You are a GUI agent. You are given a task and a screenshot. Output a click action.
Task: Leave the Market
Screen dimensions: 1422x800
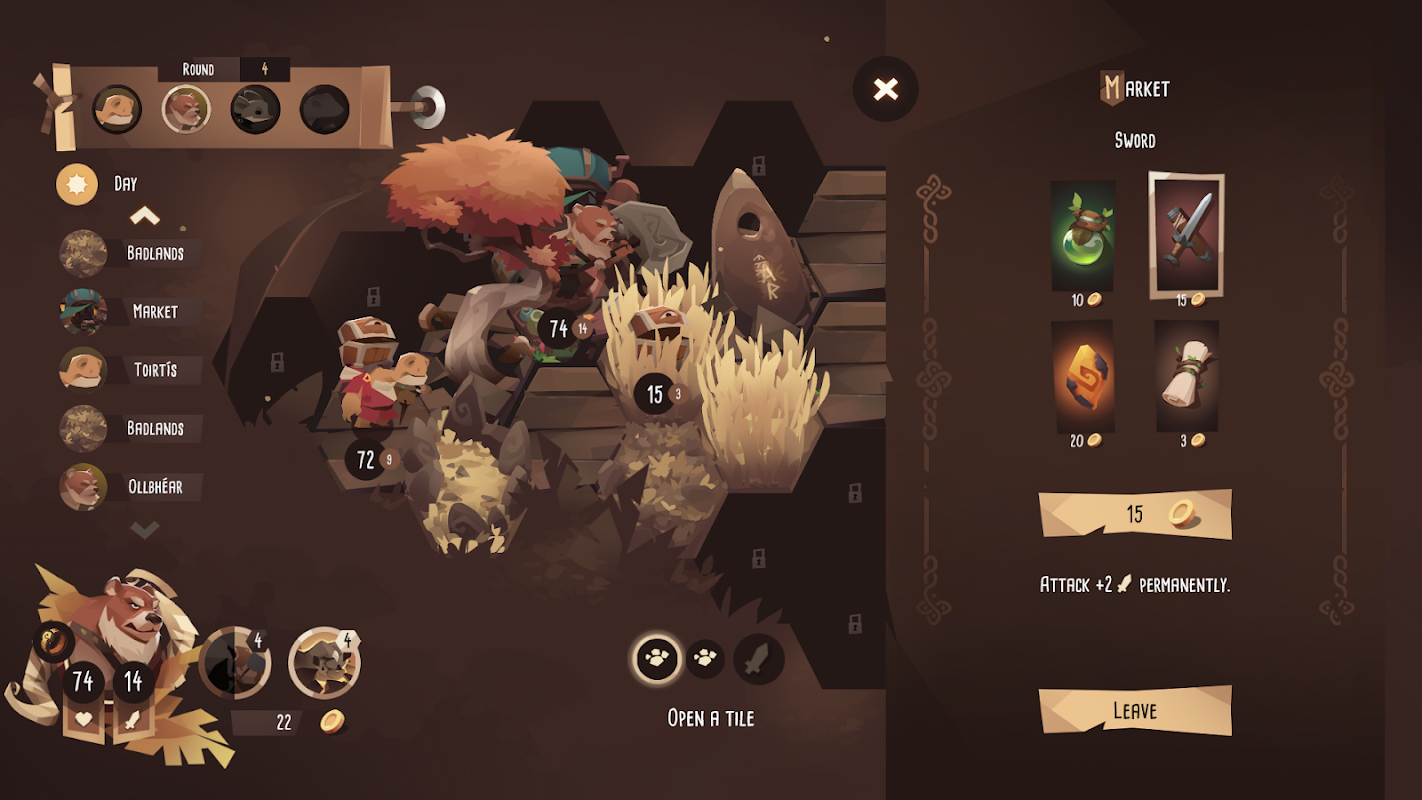(1135, 711)
